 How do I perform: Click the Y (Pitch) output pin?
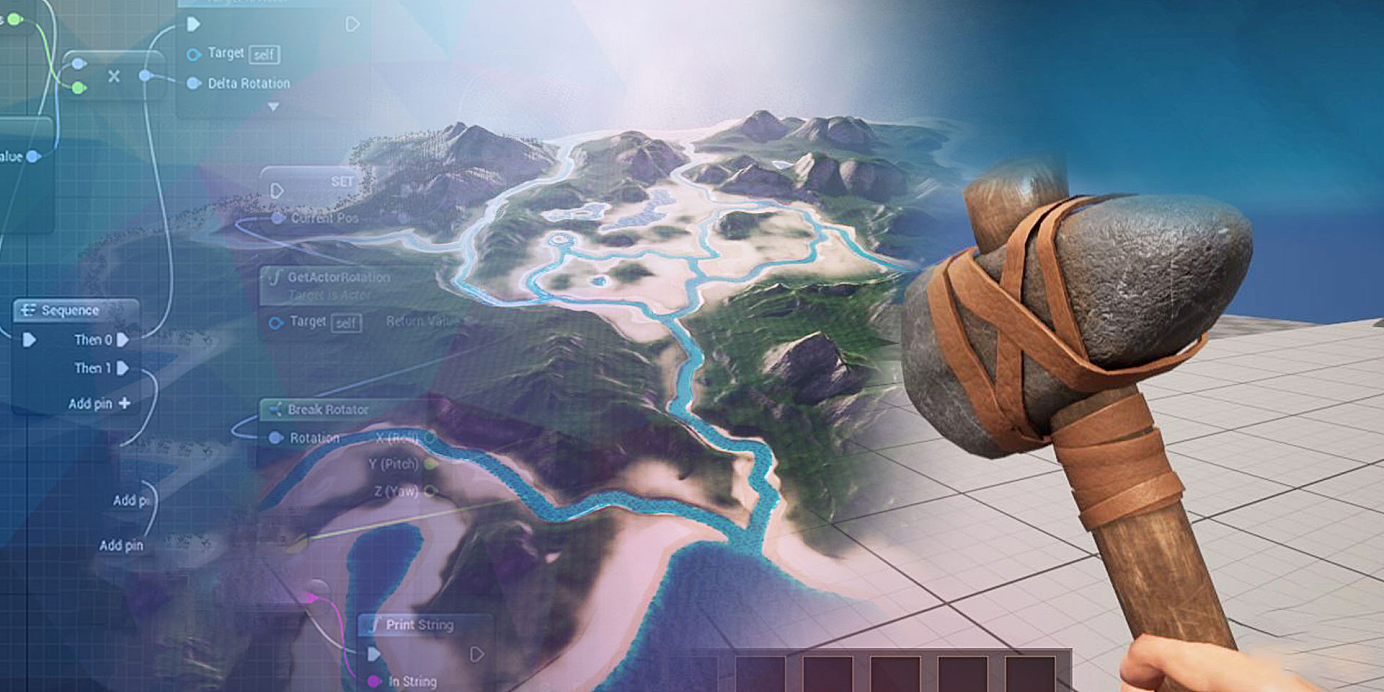click(431, 464)
